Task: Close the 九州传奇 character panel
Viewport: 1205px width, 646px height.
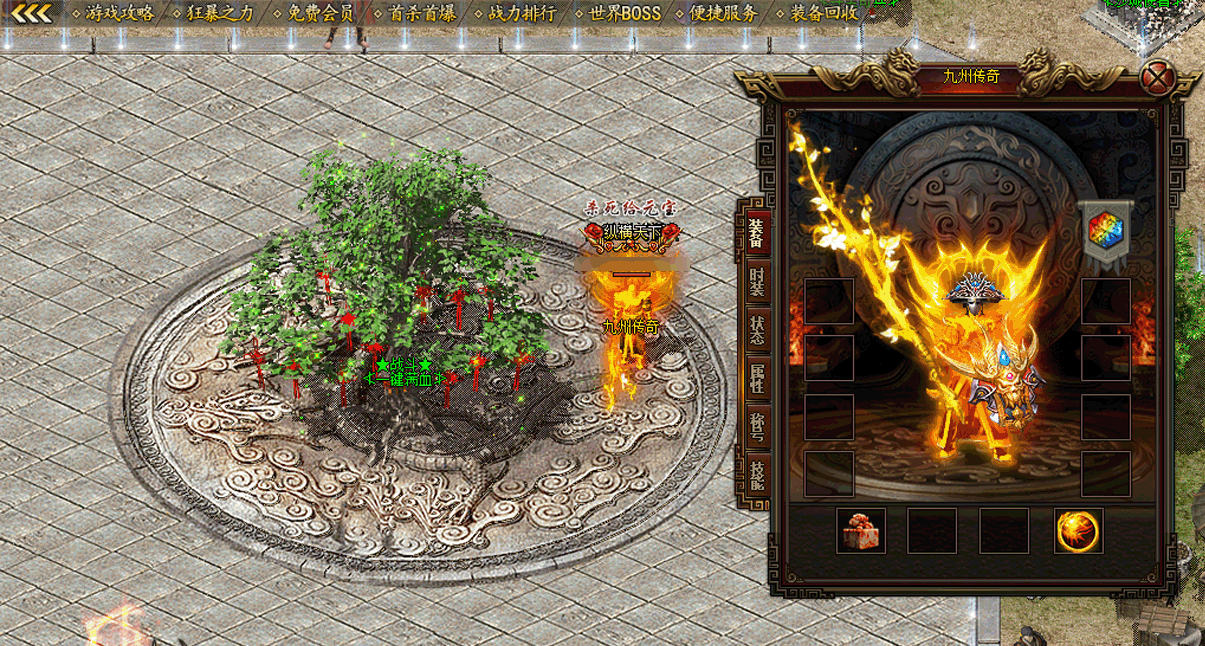Action: pyautogui.click(x=1158, y=77)
